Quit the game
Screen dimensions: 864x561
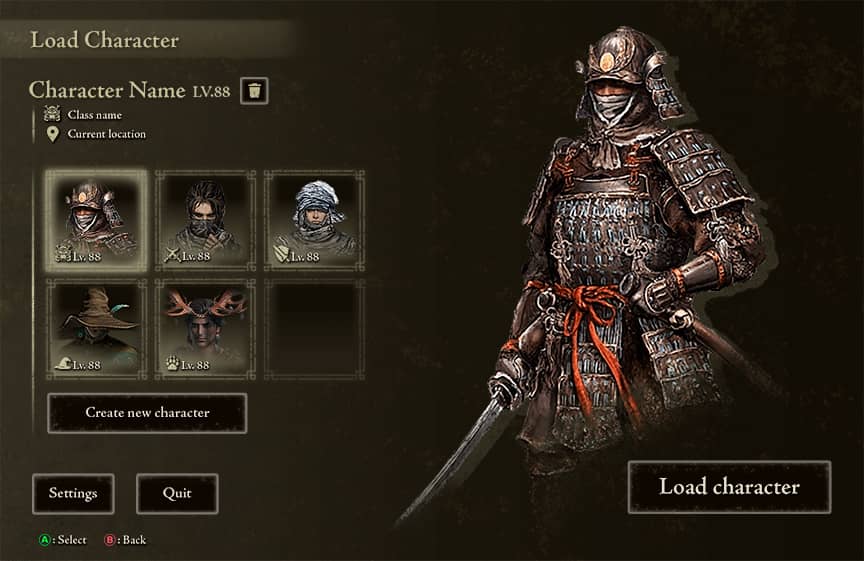coord(177,493)
